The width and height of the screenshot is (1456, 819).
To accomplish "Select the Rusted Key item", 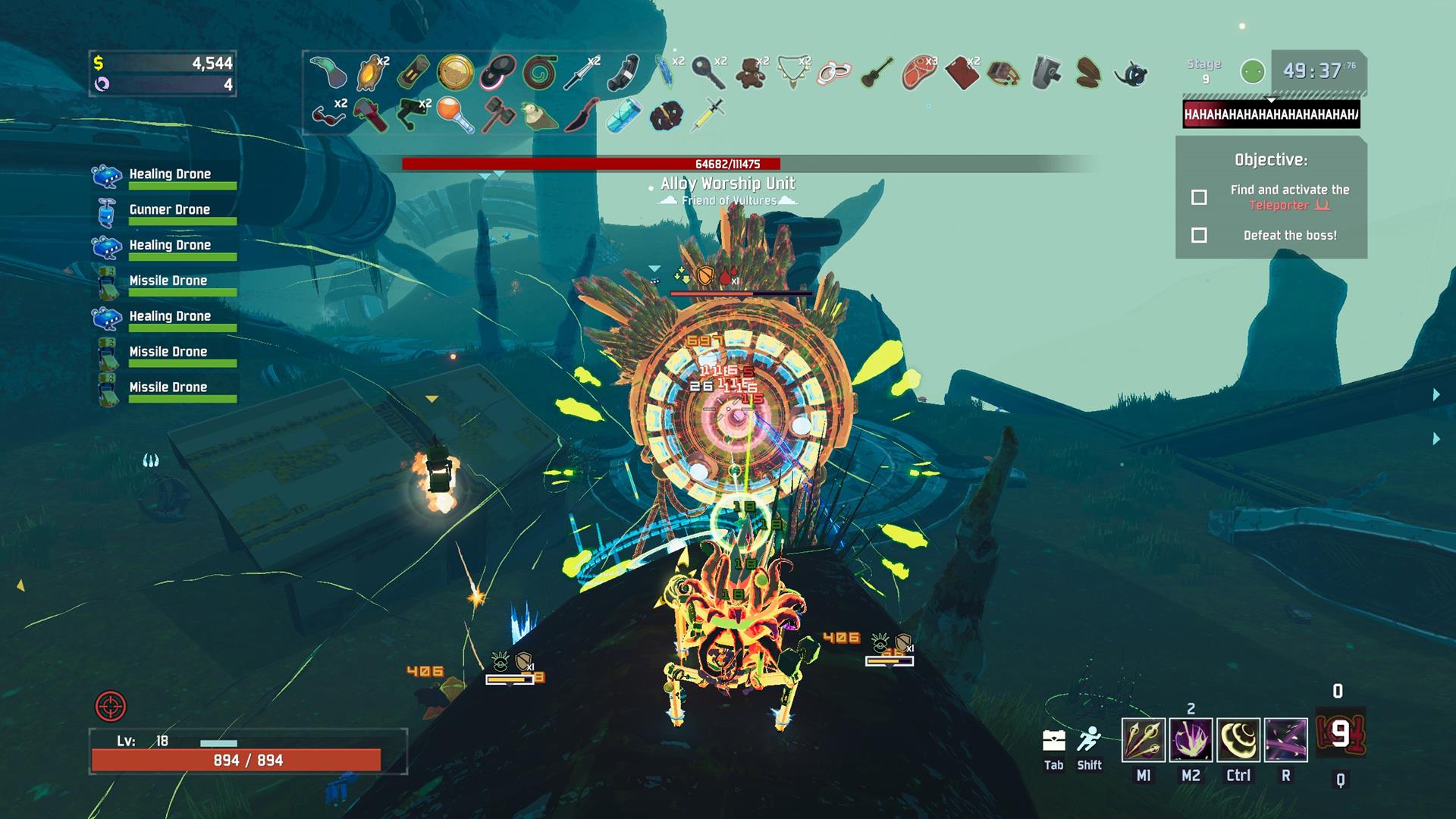I will (x=708, y=73).
